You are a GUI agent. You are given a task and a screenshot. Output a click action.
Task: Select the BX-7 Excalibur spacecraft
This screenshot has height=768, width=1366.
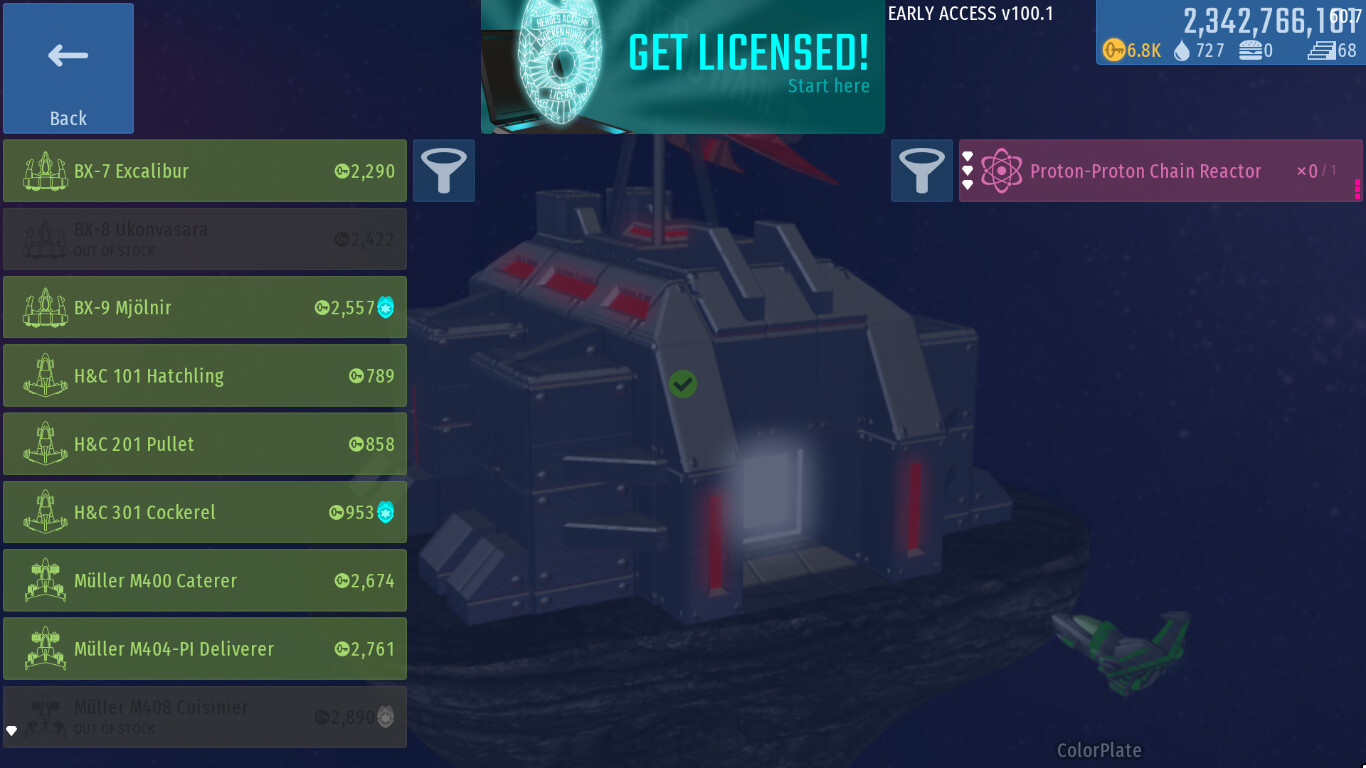click(x=205, y=171)
